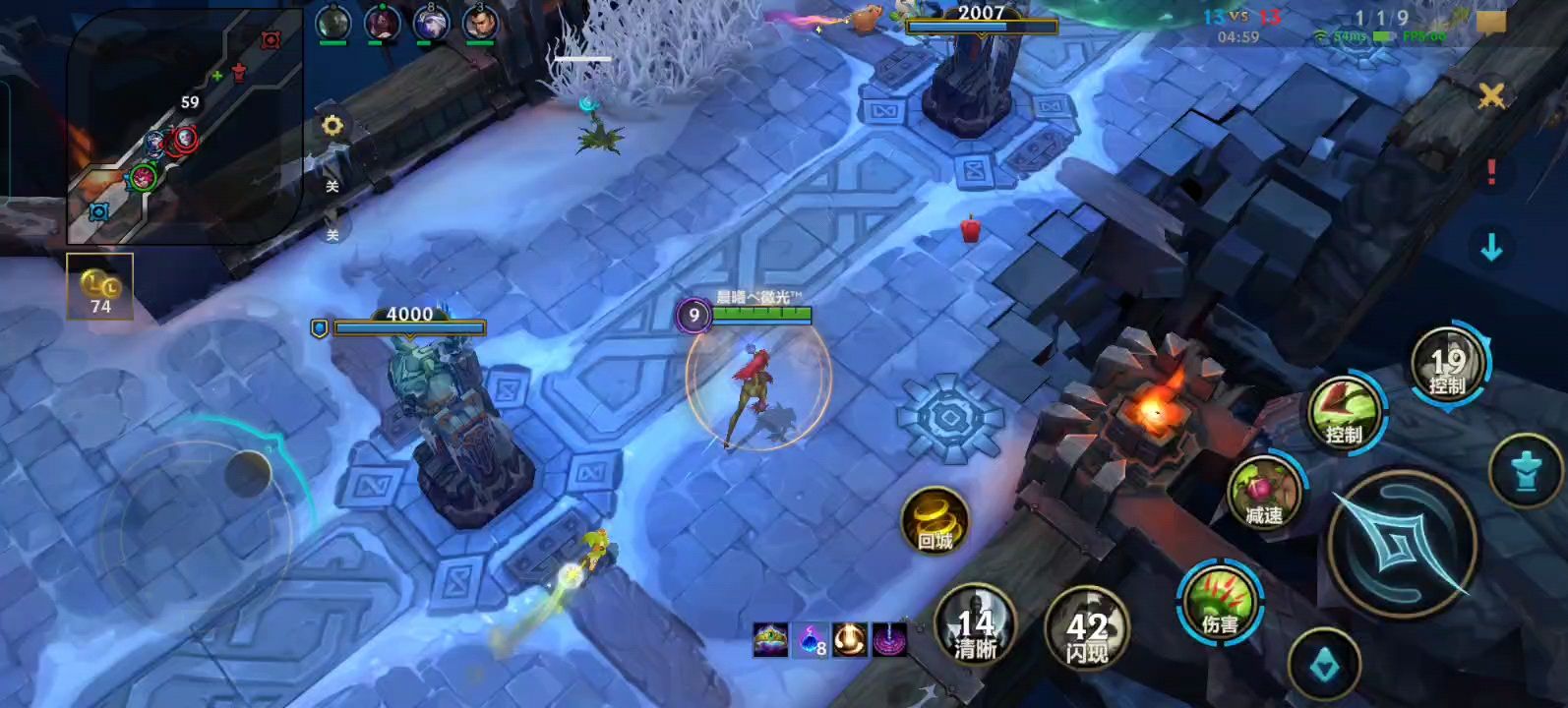
Task: Select the dark-haired ally portrait
Action: [x=479, y=23]
